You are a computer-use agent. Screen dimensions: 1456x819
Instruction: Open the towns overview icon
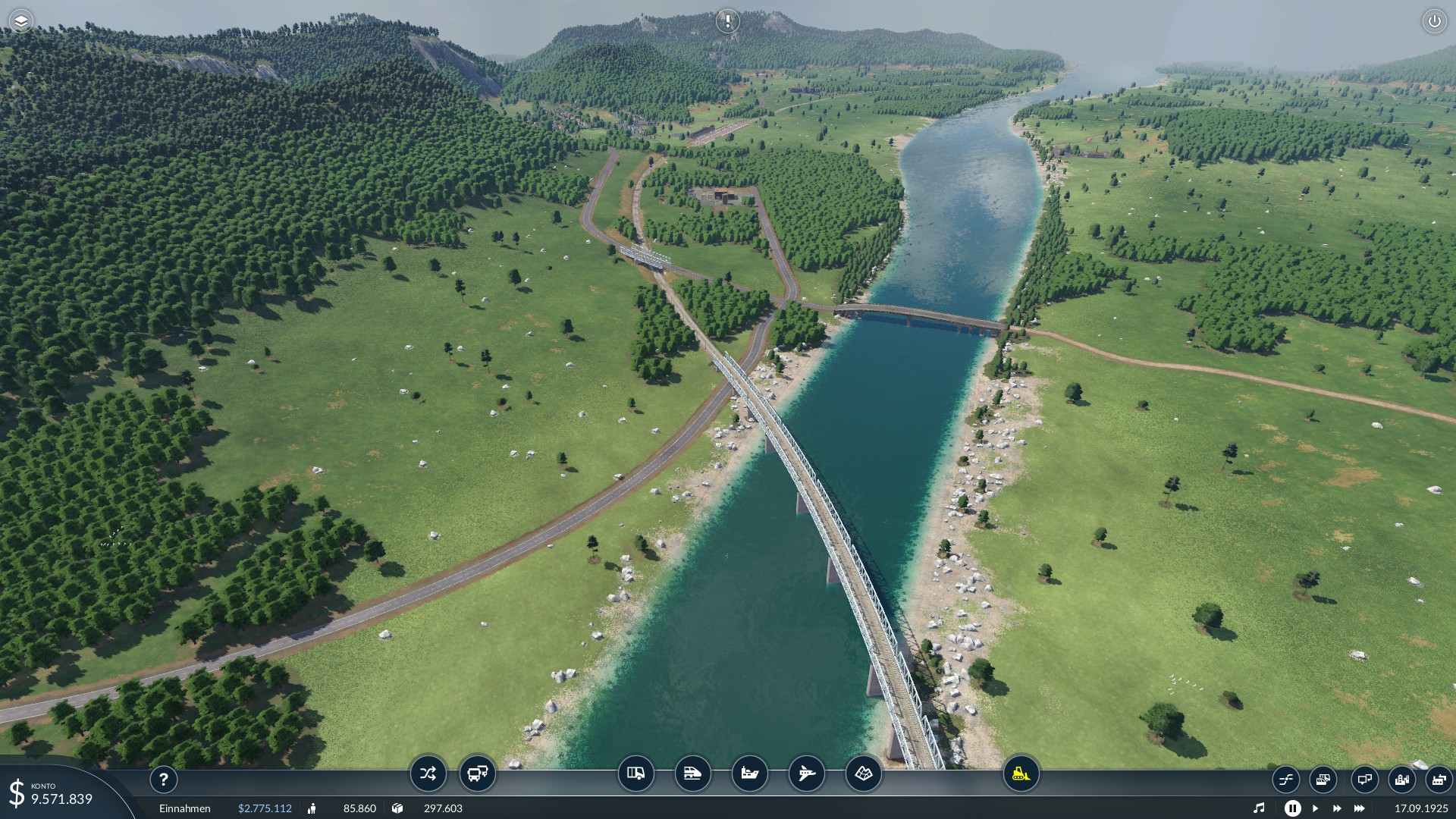(1401, 779)
